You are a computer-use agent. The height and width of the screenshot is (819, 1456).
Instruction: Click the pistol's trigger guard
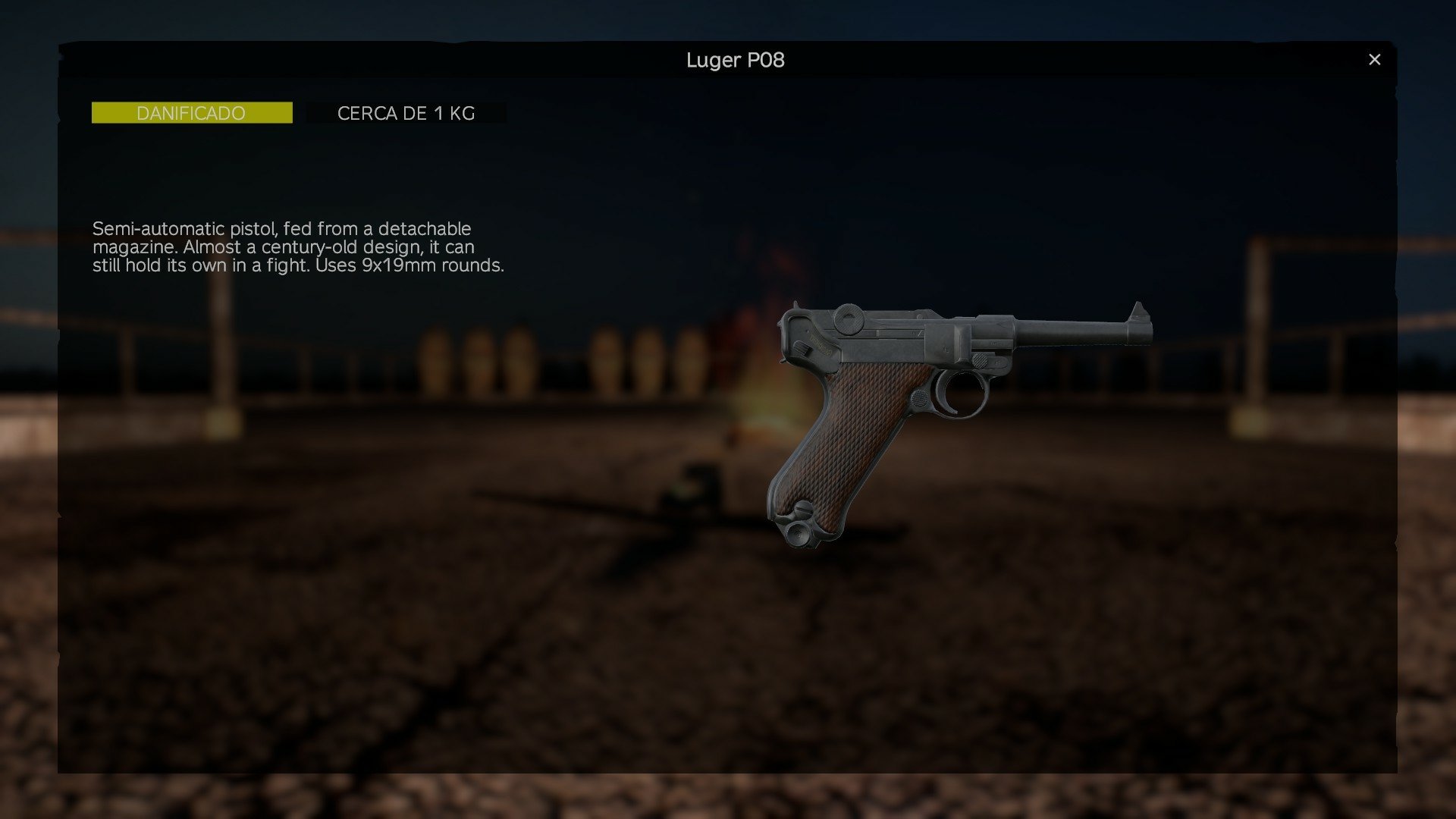tap(962, 394)
